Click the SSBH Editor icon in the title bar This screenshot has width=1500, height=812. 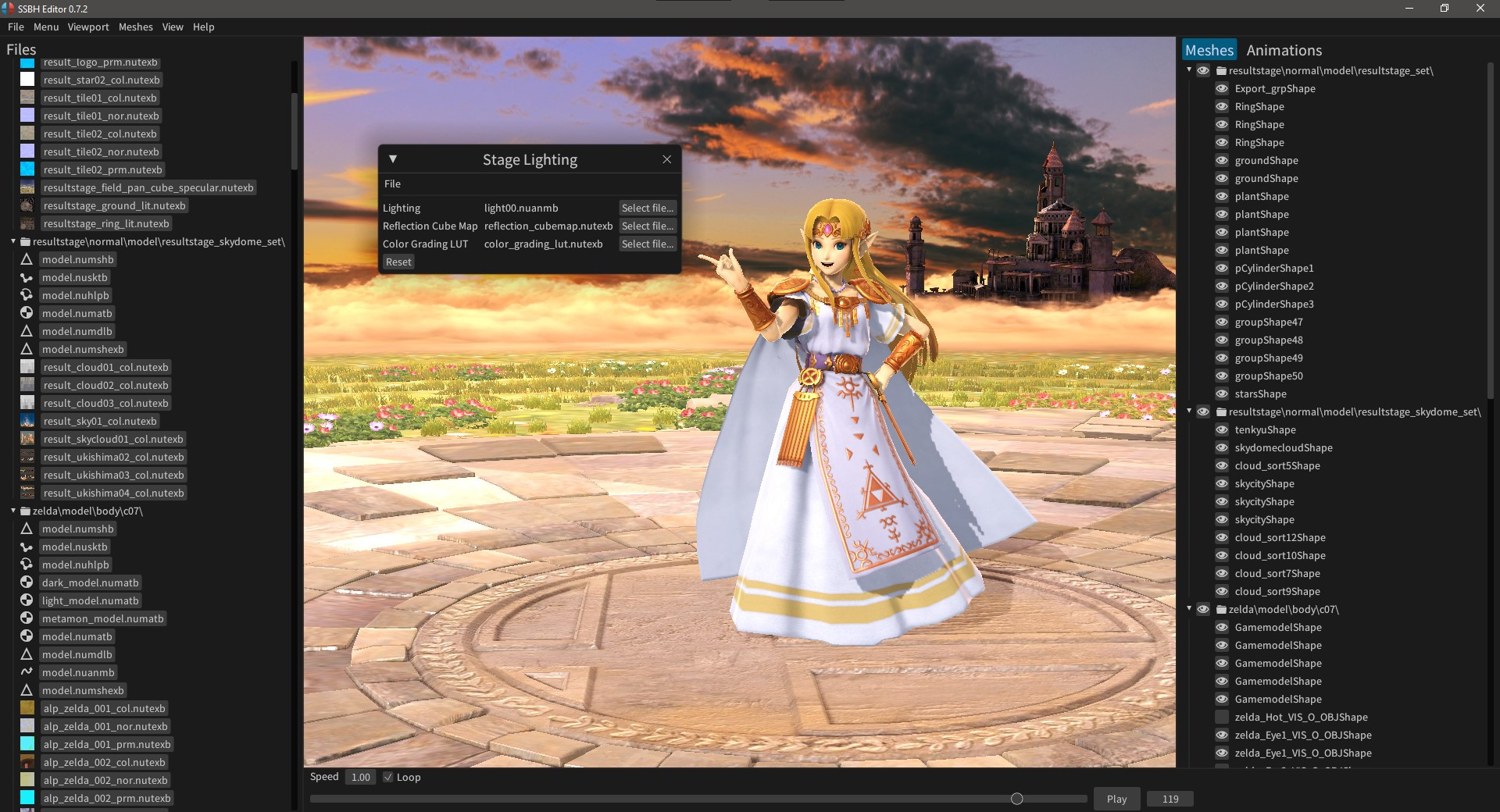8,9
